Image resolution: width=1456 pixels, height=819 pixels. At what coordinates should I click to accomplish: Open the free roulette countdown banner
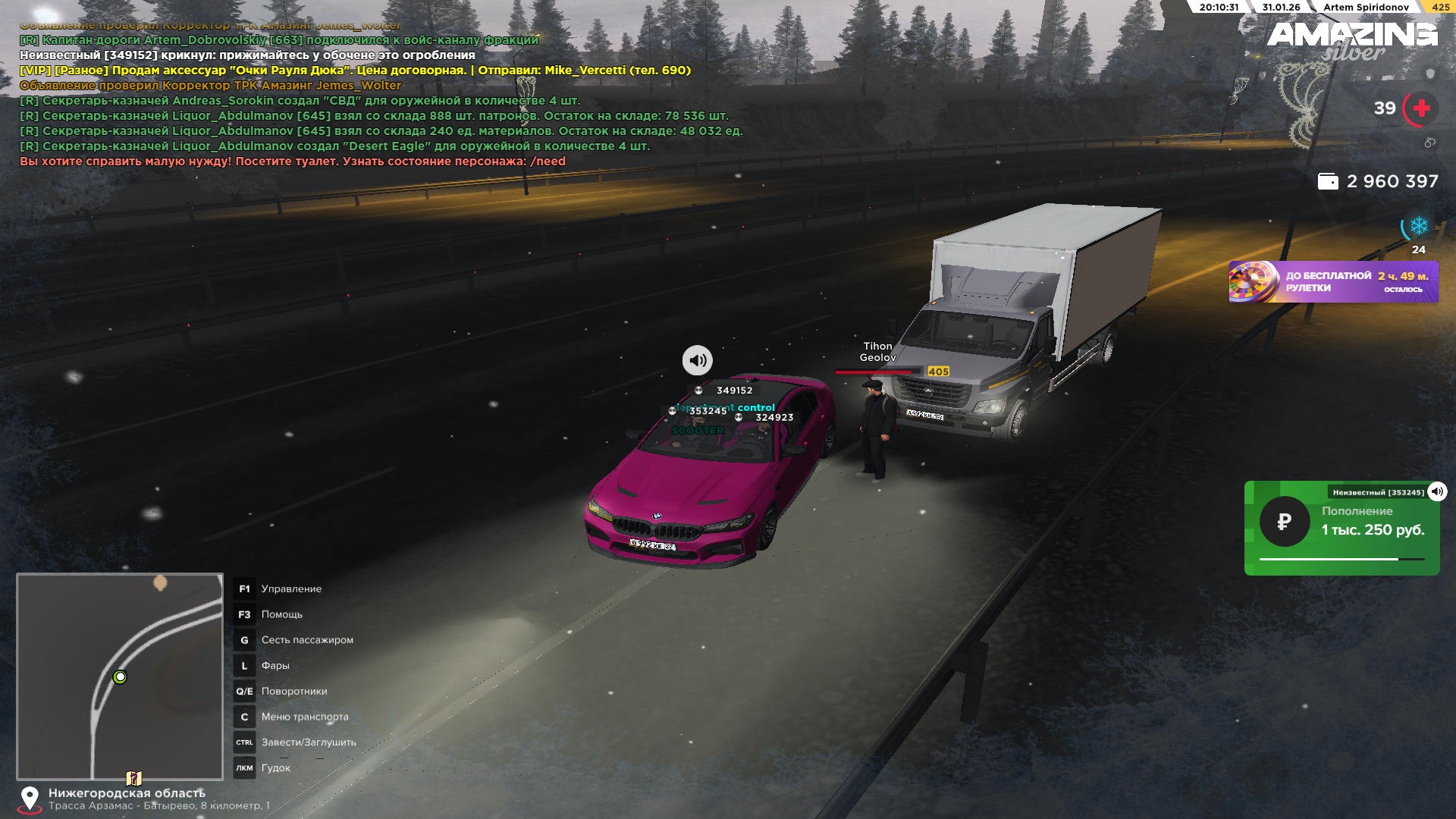(x=1333, y=282)
